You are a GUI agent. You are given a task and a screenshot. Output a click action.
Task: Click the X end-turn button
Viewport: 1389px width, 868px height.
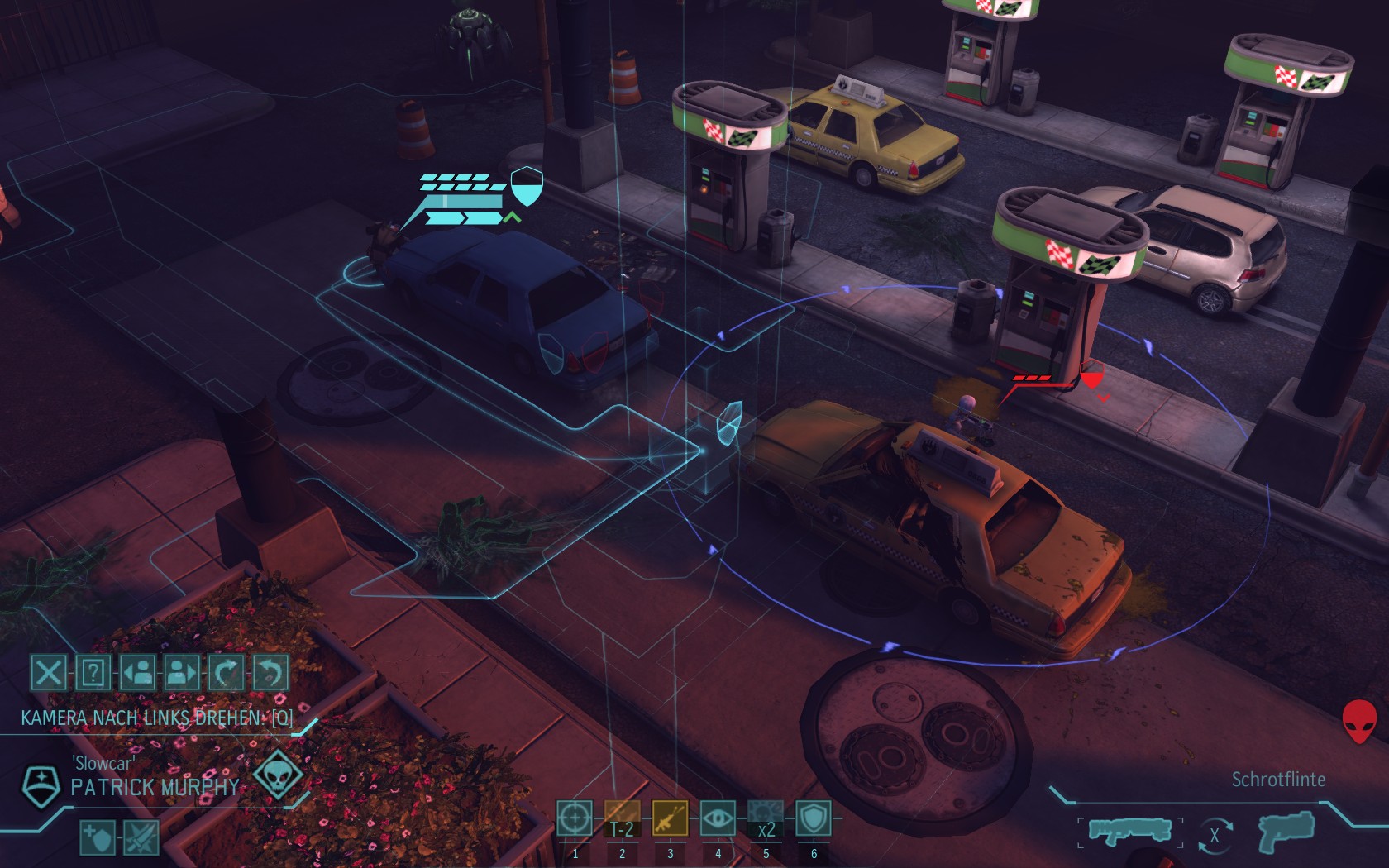[49, 673]
